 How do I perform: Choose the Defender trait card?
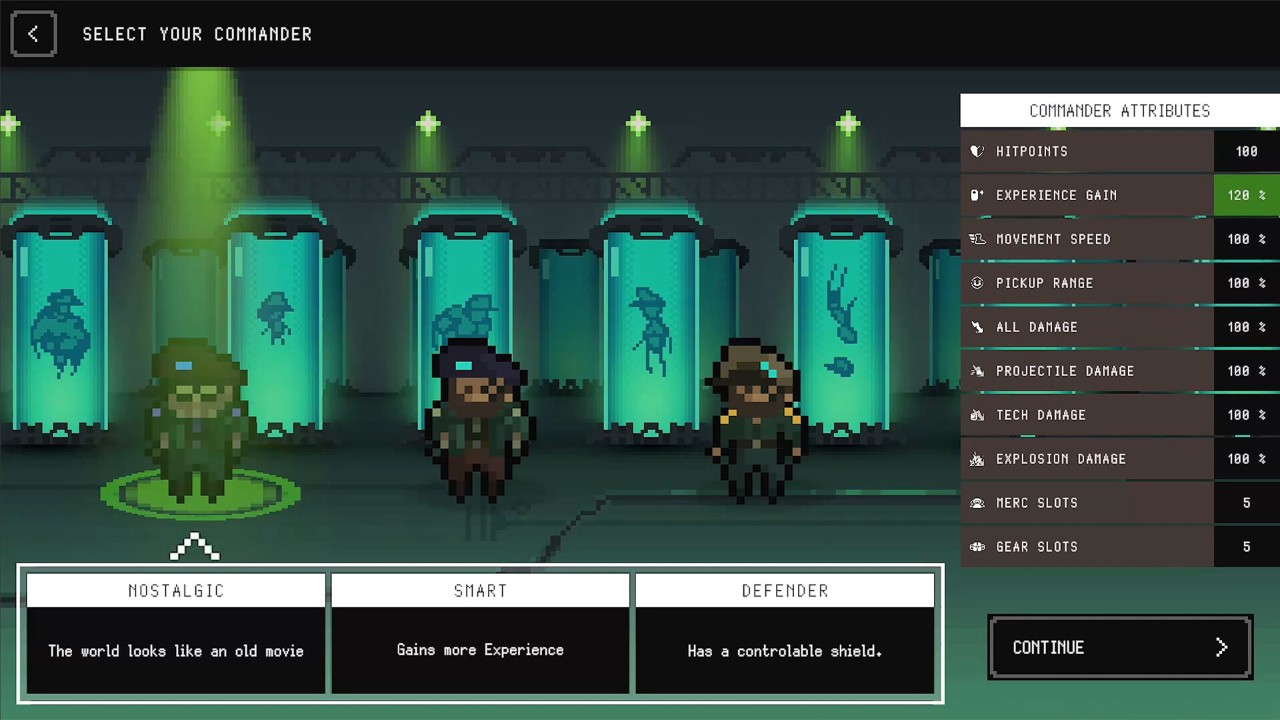[785, 632]
